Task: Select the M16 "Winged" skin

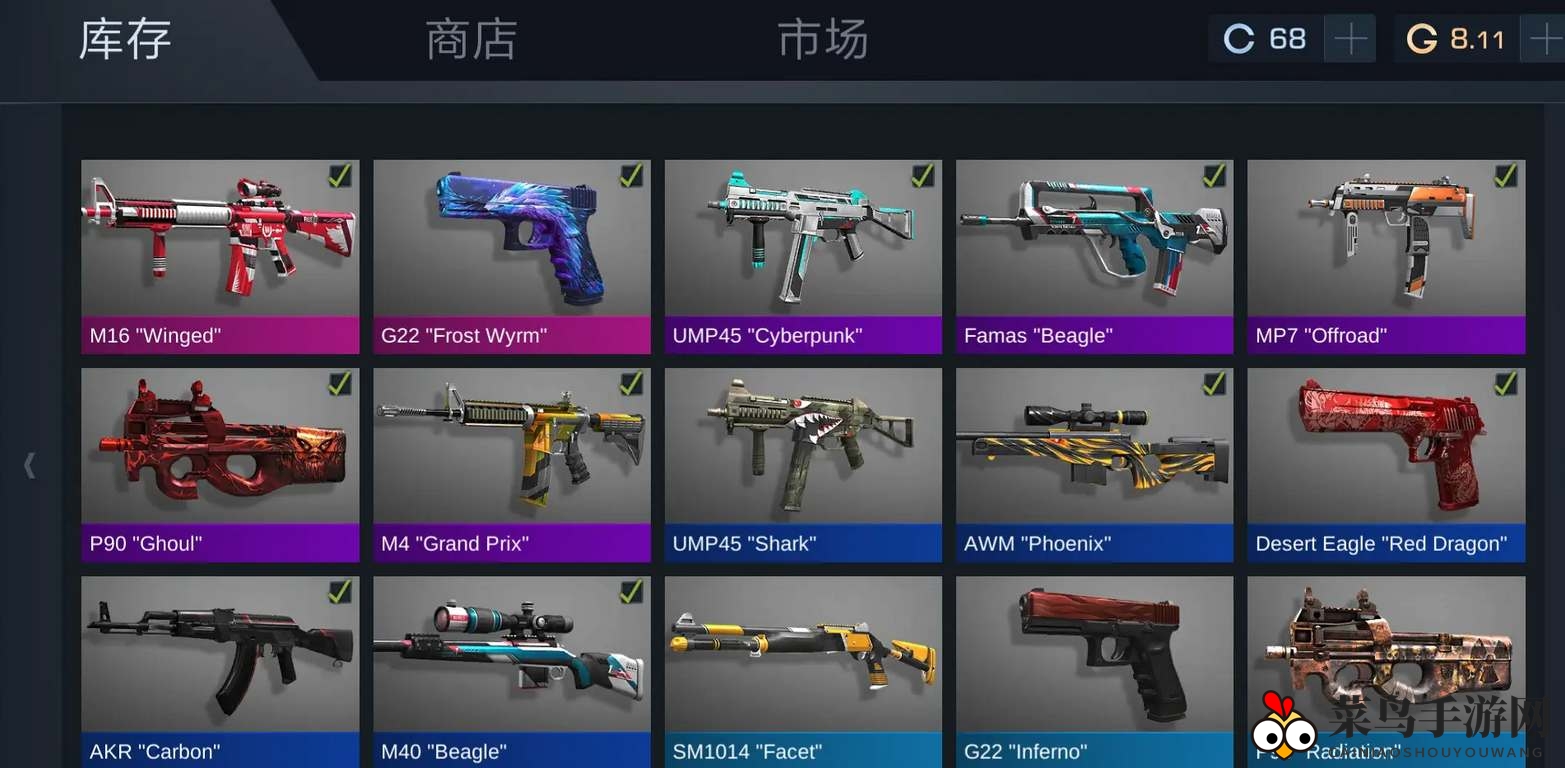Action: click(x=220, y=256)
